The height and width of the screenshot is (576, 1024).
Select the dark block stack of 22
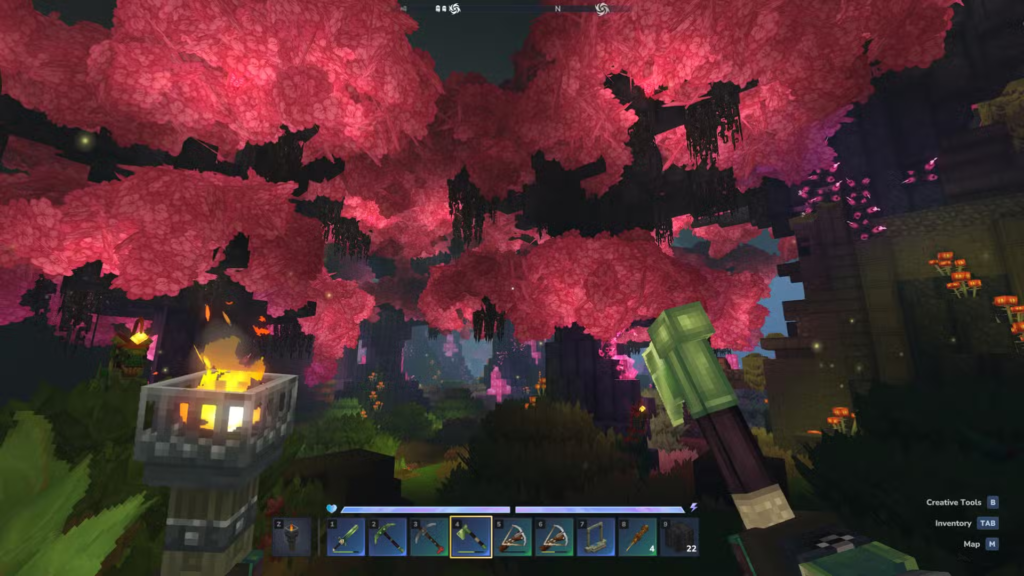[679, 537]
